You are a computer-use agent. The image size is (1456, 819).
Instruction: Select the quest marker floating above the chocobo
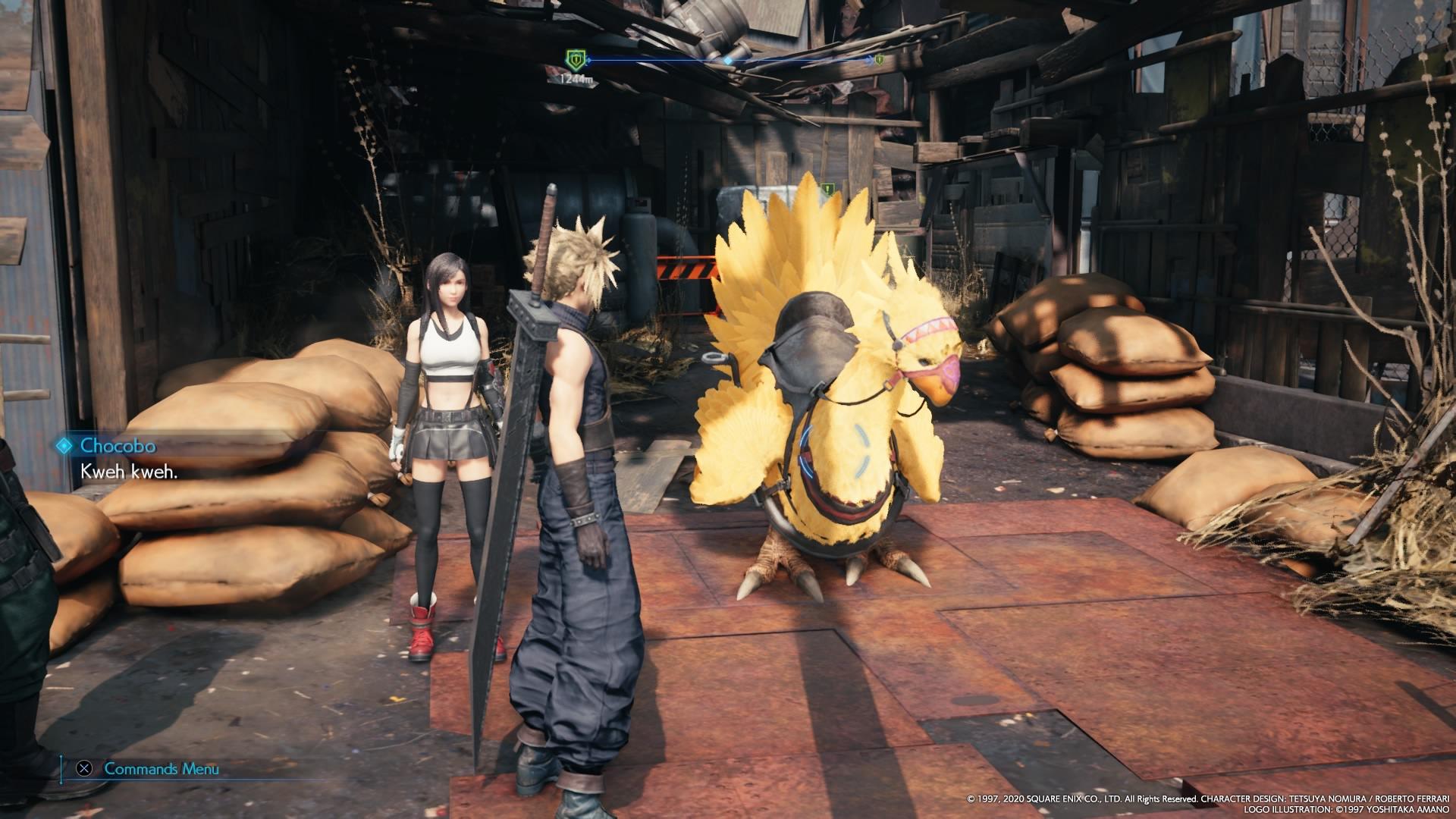click(x=829, y=188)
